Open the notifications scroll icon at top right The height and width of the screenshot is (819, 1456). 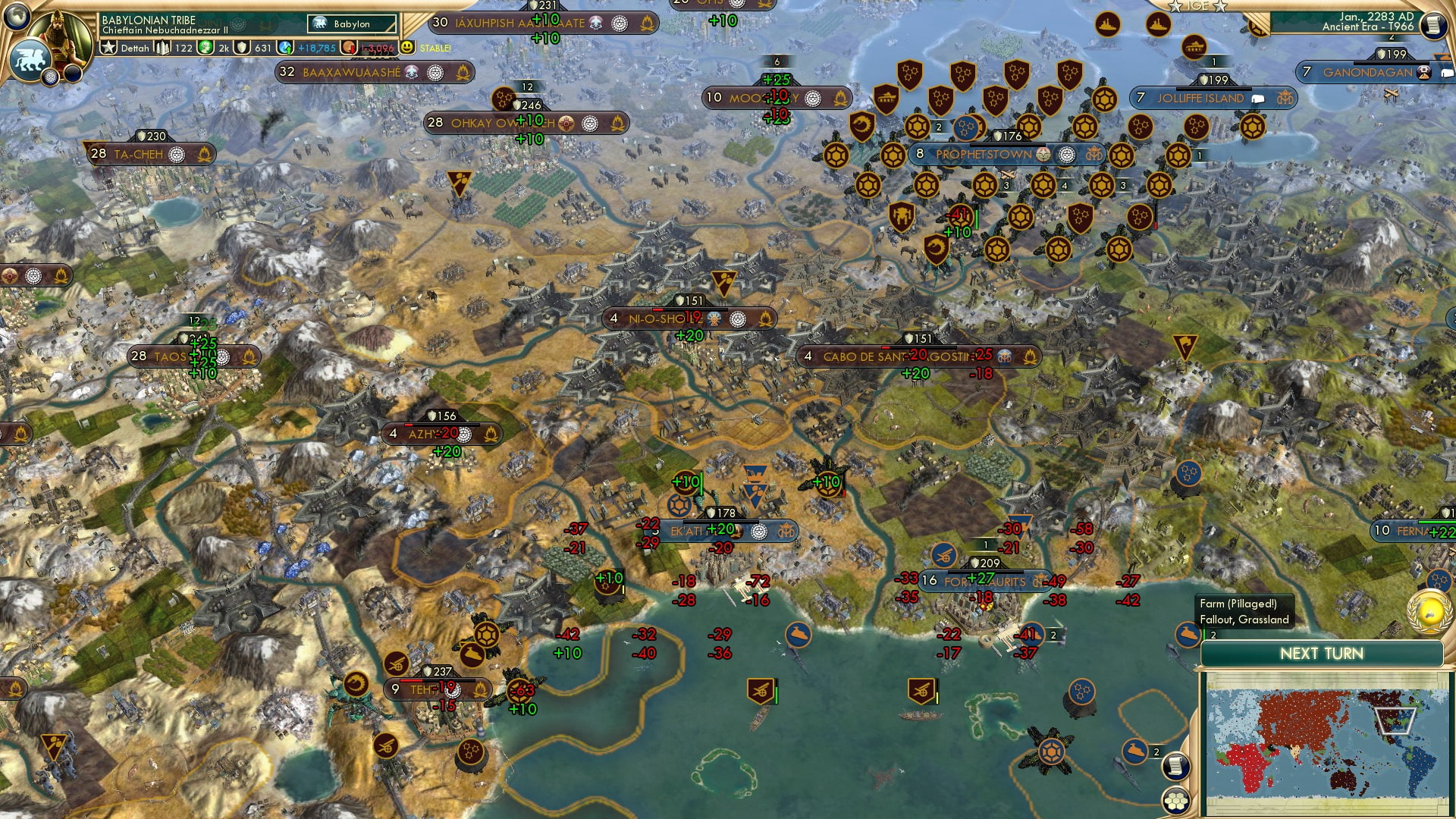[1433, 25]
